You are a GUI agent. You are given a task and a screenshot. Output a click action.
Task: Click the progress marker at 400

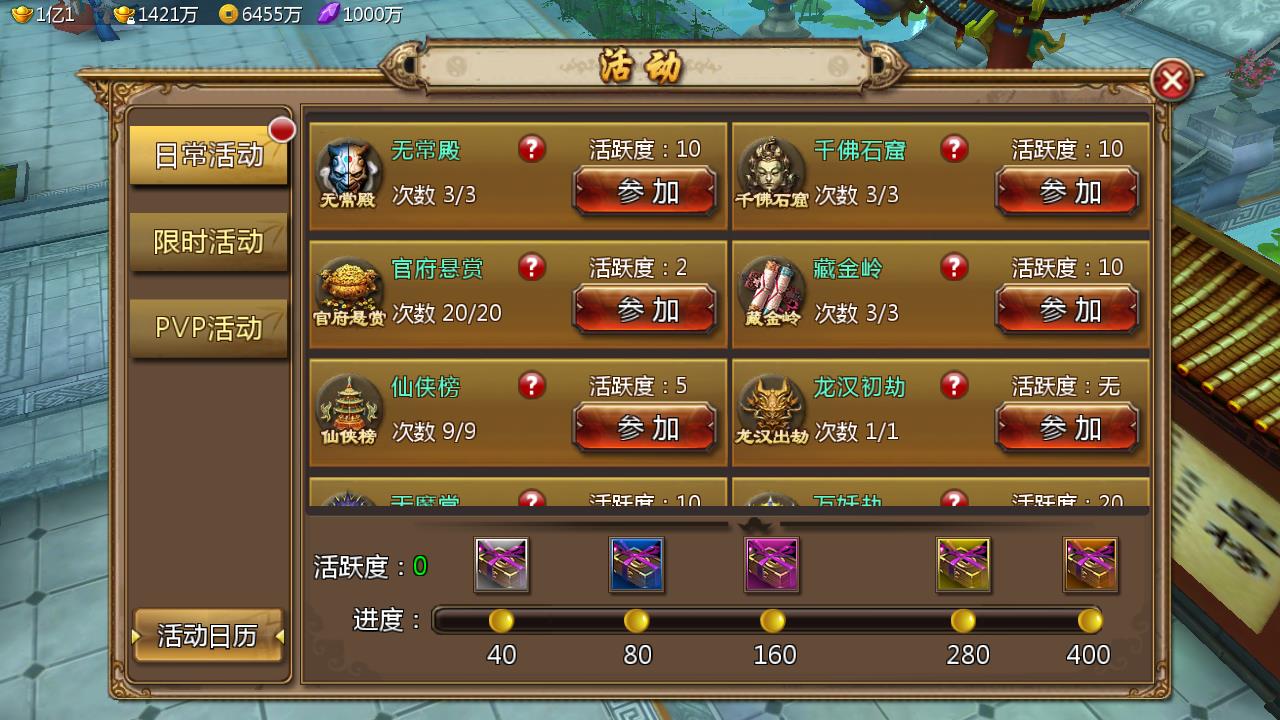[x=1089, y=620]
